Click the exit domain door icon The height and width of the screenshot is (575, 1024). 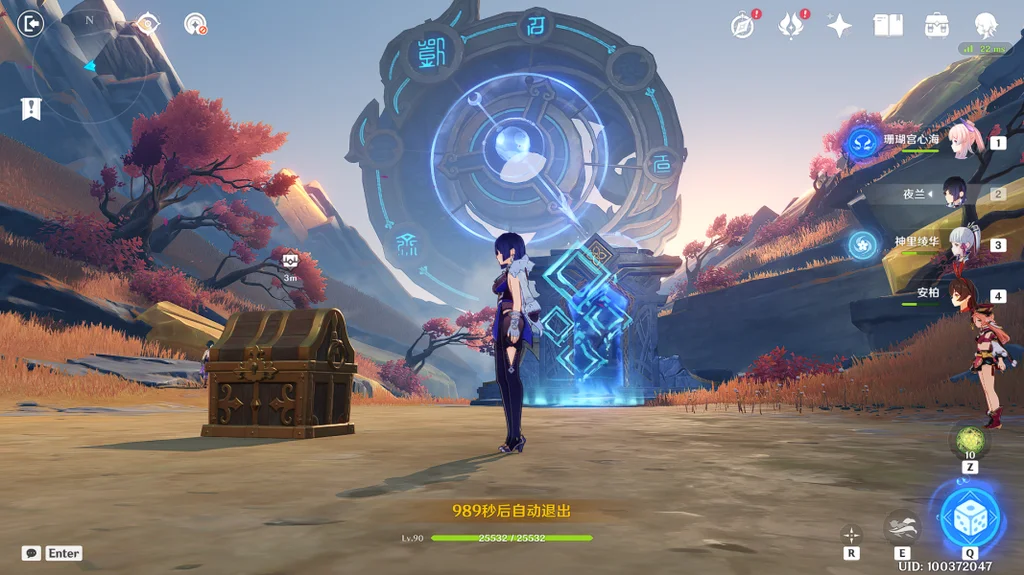tap(31, 23)
